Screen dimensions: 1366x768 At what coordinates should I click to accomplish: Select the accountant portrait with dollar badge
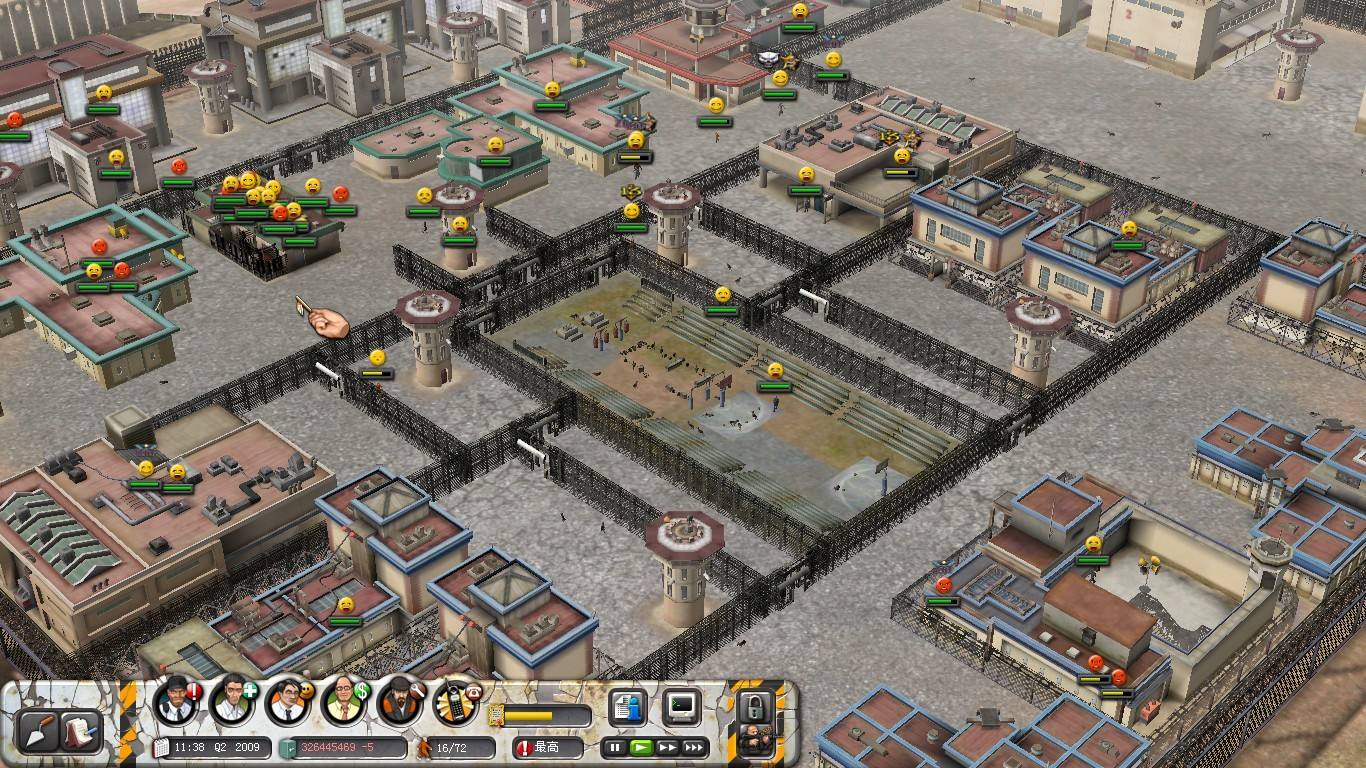click(344, 702)
